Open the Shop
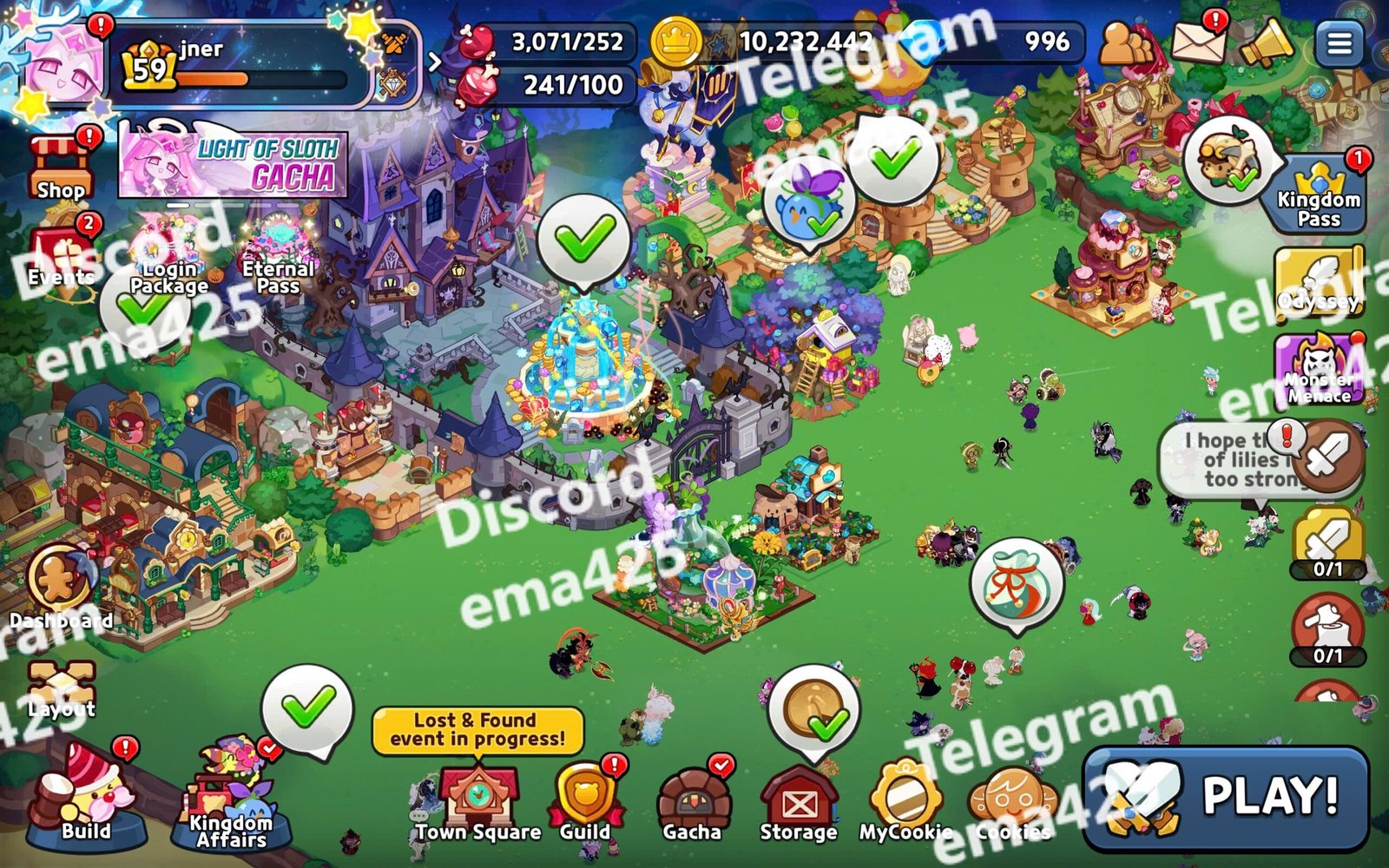Screen dimensions: 1389x868 [x=59, y=169]
